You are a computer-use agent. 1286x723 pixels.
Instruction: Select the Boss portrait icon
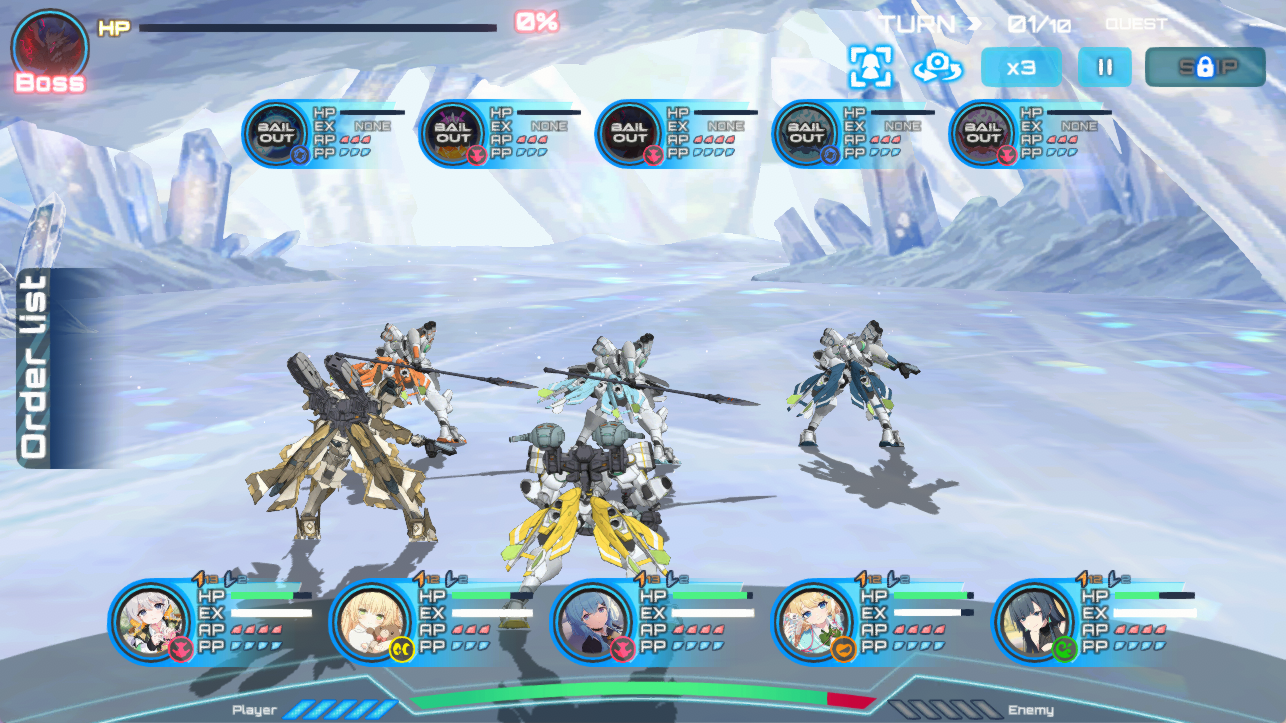point(49,48)
